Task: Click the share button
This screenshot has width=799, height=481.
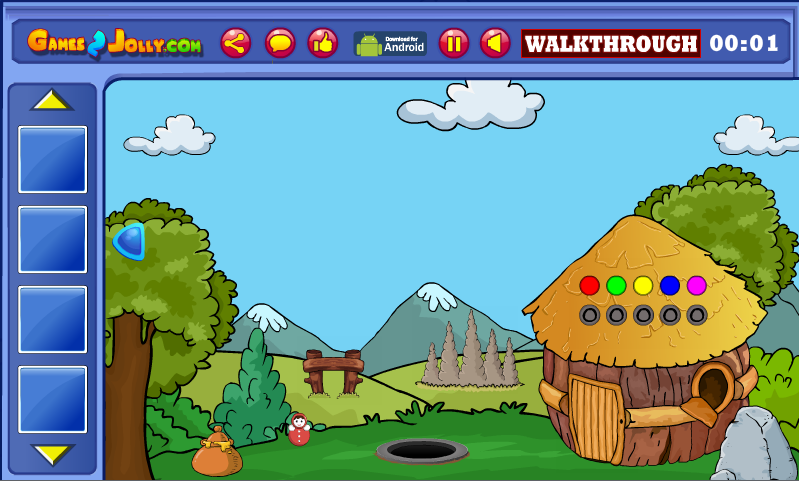Action: 236,43
